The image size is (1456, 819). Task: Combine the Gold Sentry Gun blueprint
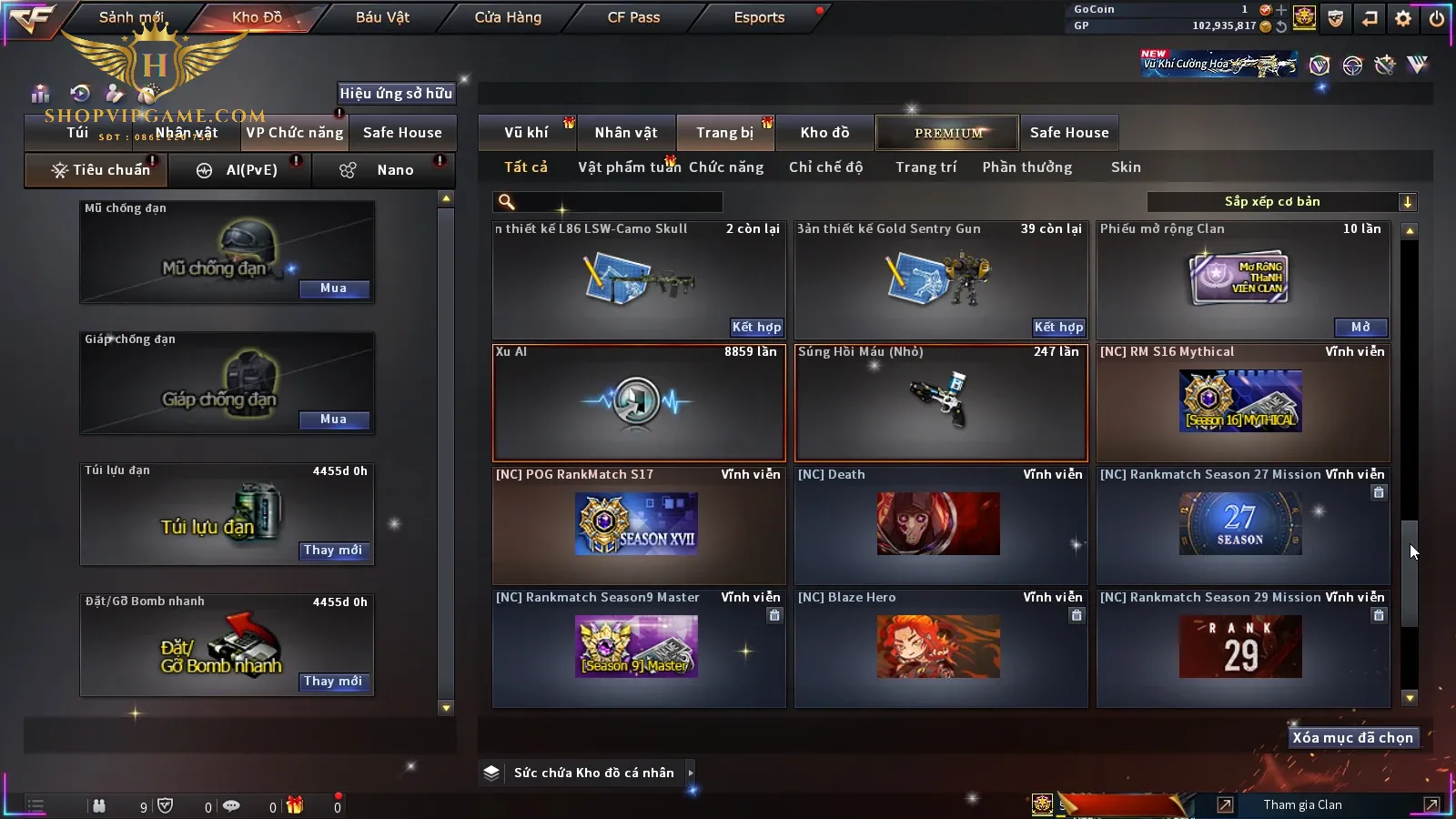pos(1058,327)
